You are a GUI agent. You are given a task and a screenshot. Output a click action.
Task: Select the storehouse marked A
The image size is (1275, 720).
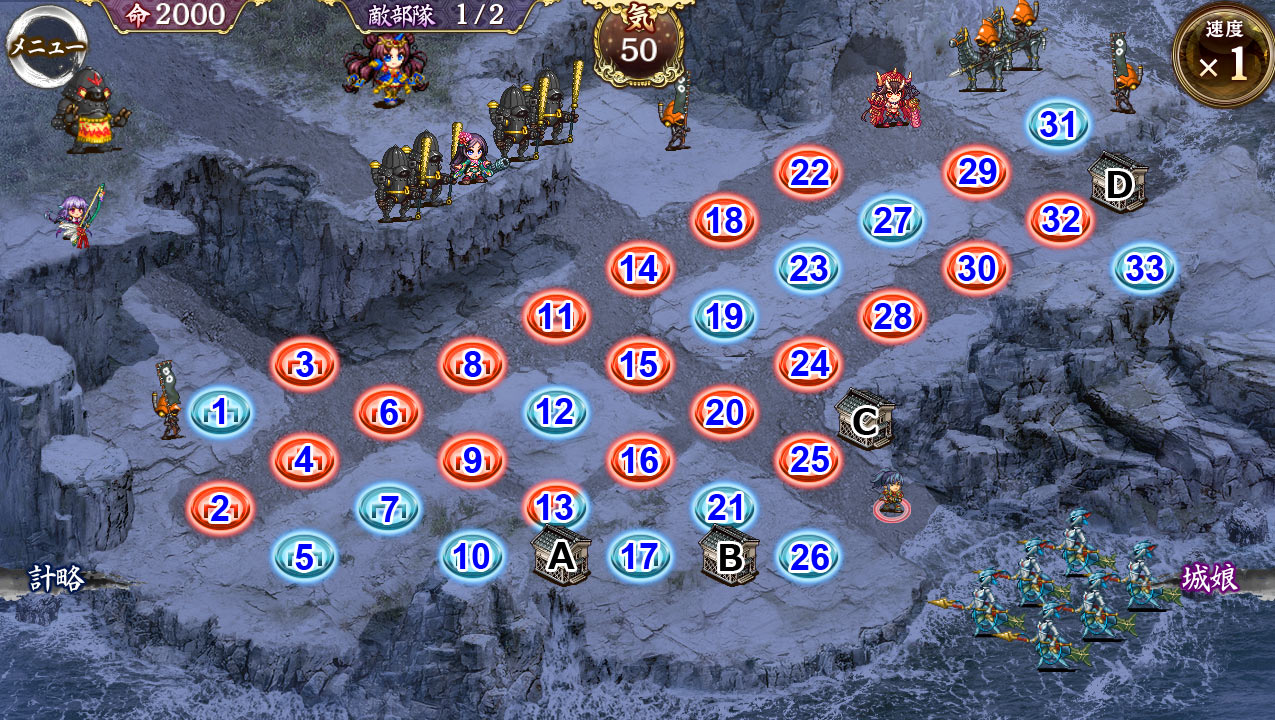pyautogui.click(x=561, y=556)
